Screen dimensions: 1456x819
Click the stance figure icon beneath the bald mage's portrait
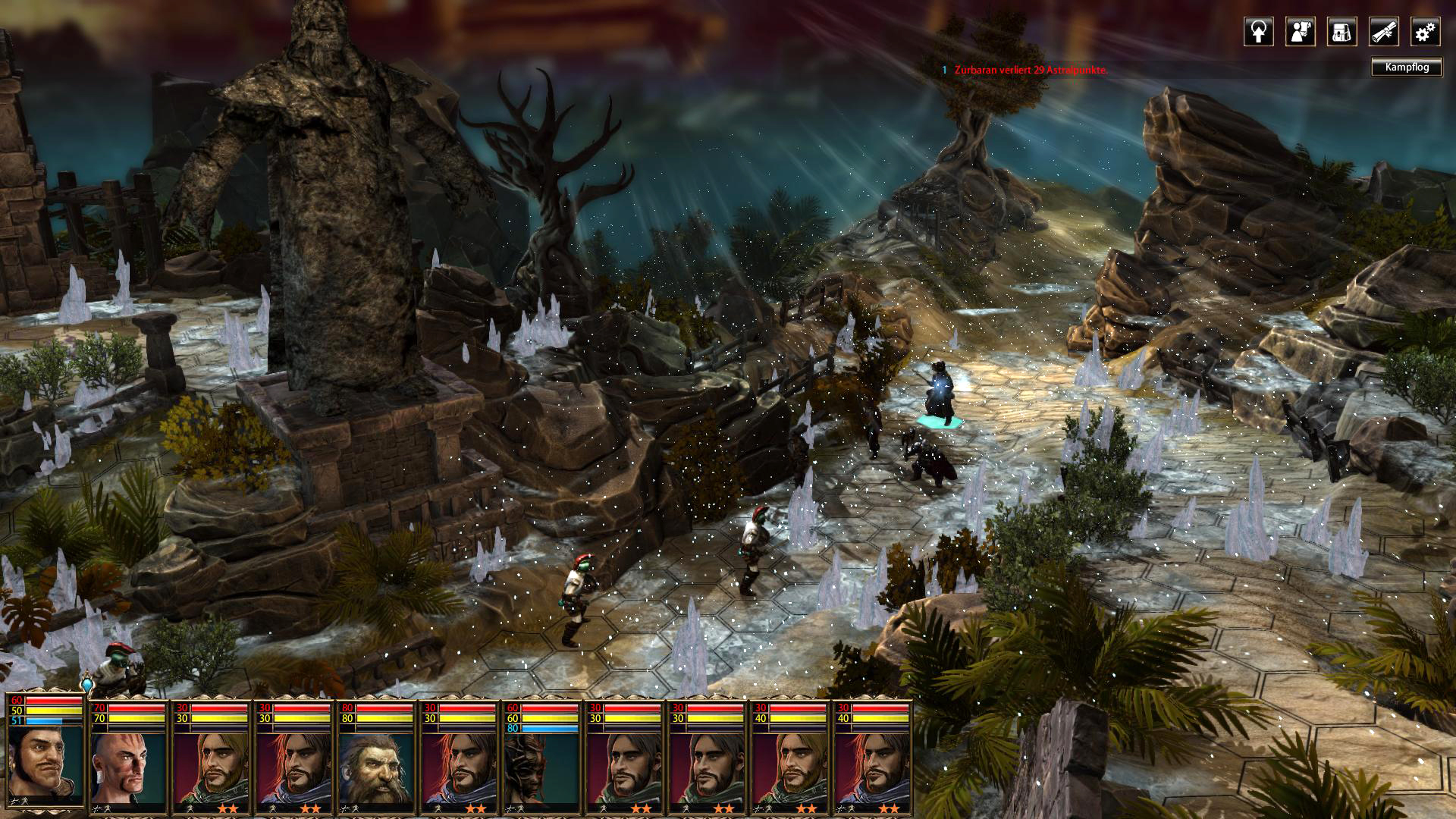click(99, 808)
